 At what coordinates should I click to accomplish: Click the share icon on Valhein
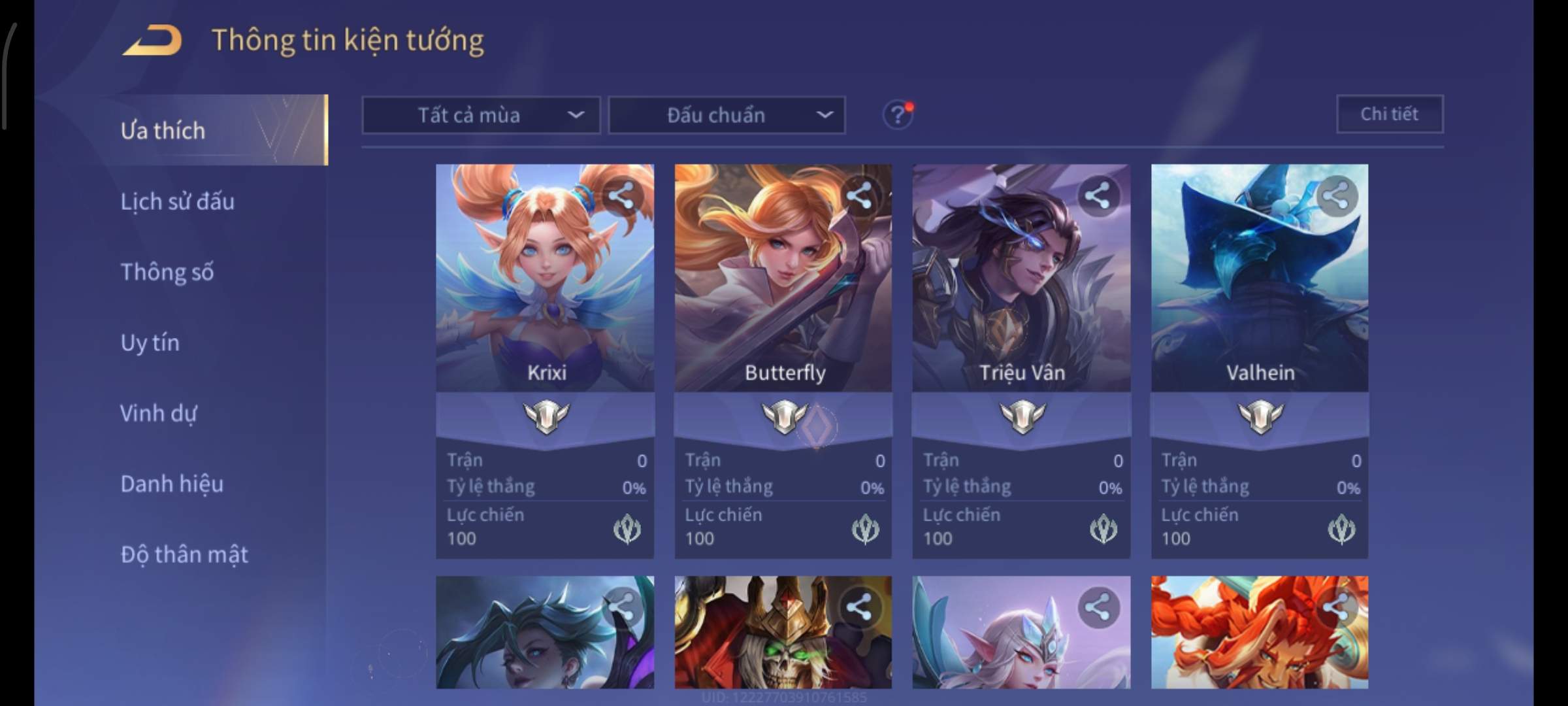point(1336,195)
